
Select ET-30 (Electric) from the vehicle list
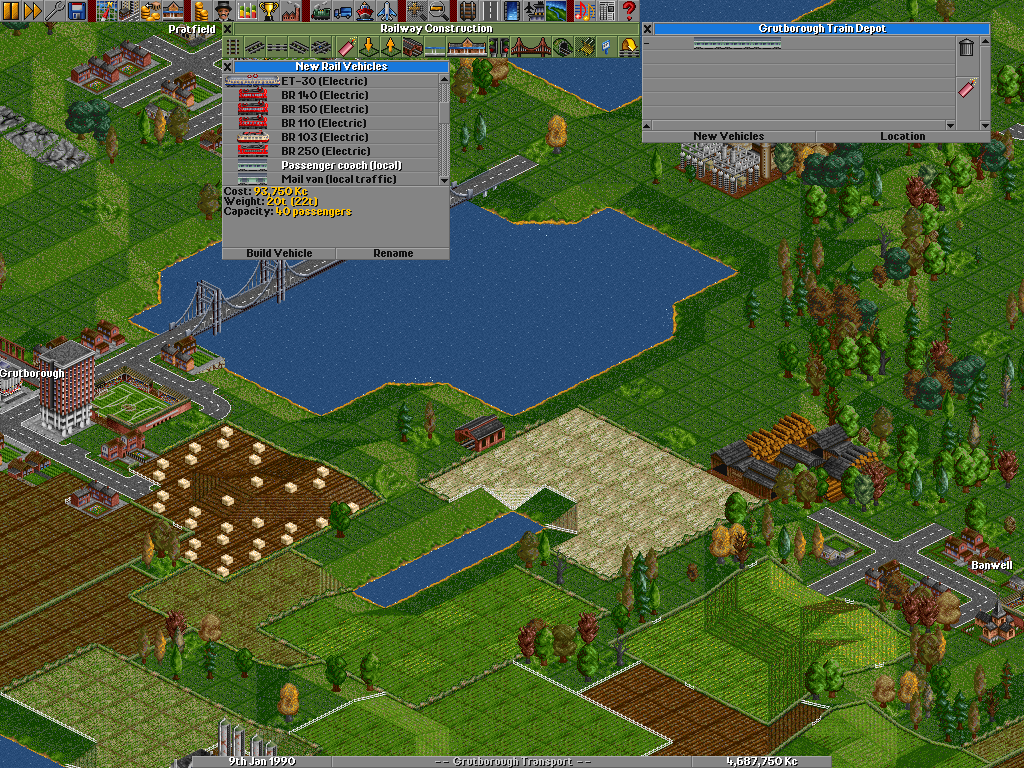(x=324, y=81)
